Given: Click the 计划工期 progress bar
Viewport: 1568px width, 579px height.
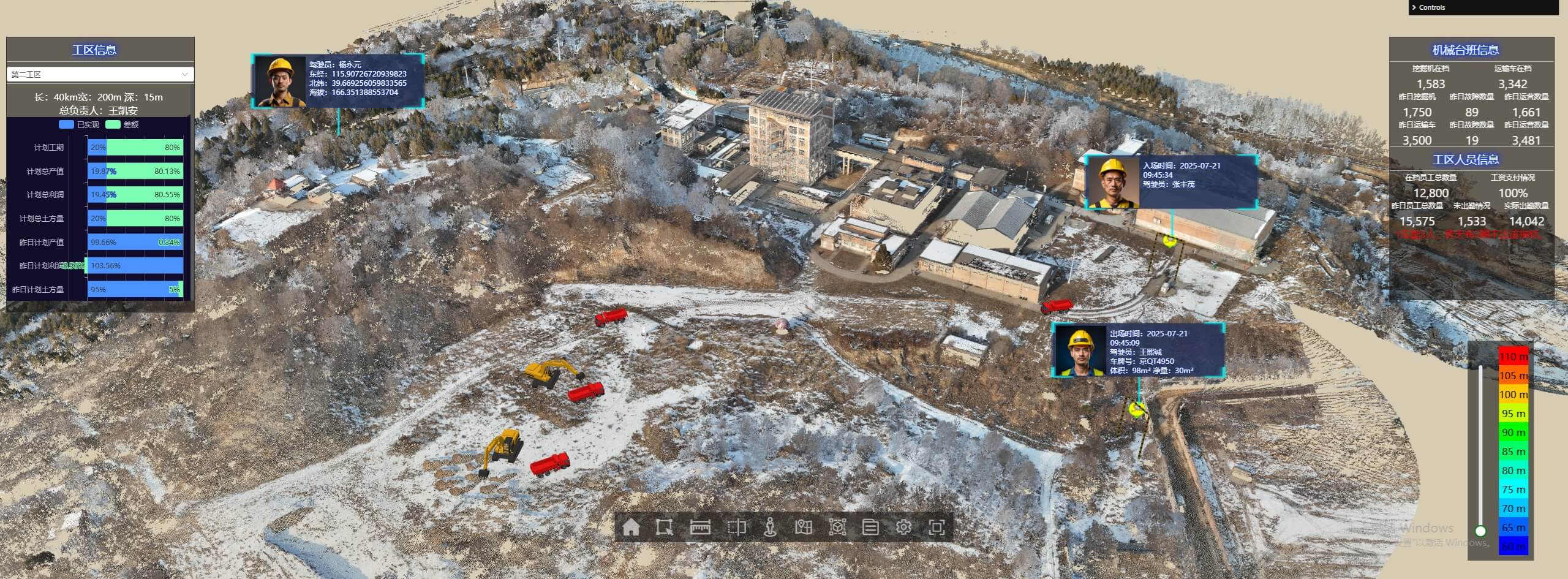Looking at the screenshot, I should point(135,148).
